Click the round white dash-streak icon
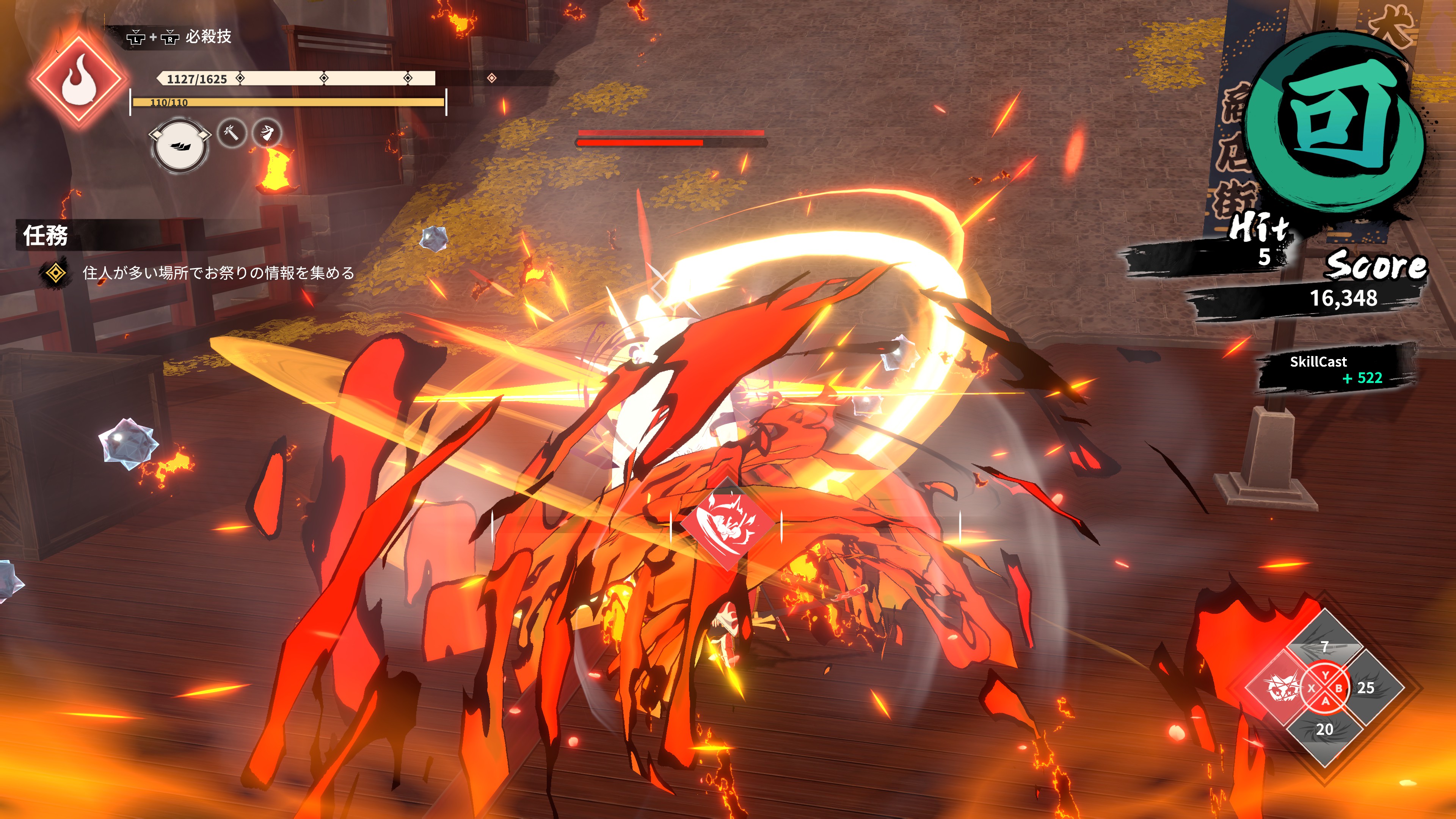1456x819 pixels. (x=180, y=146)
